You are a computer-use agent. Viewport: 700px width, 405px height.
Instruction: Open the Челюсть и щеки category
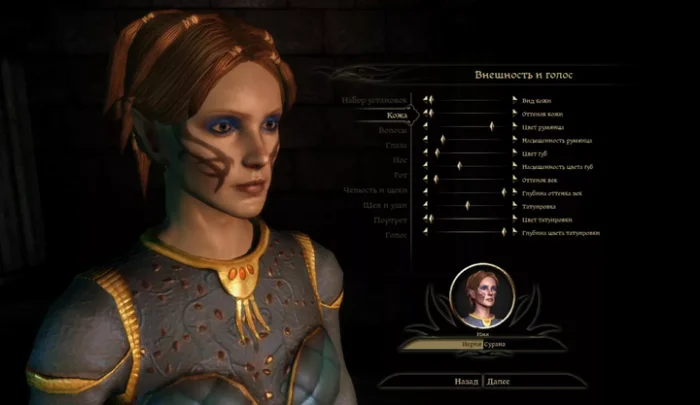tap(376, 190)
